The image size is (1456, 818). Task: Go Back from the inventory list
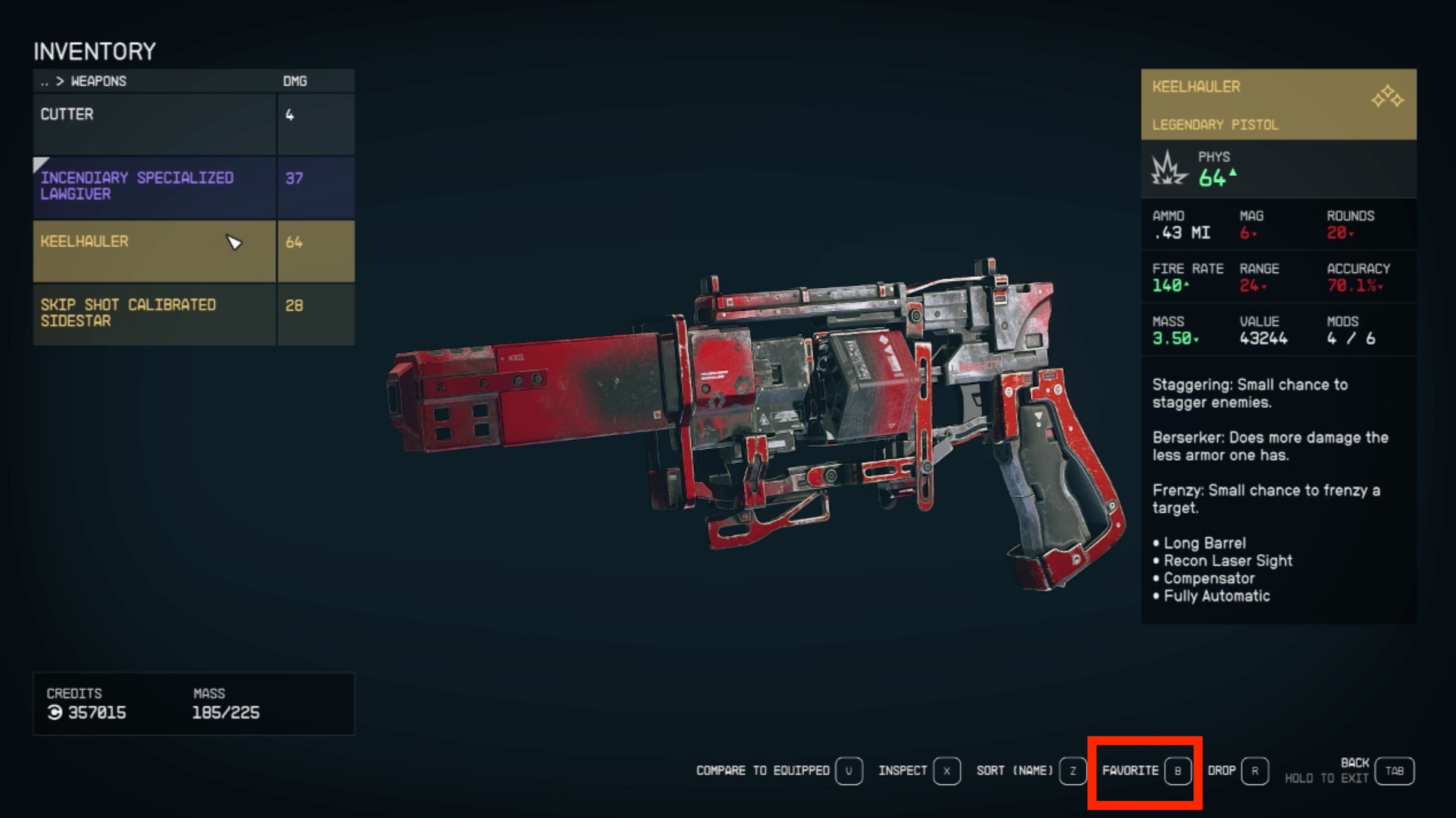pos(1394,771)
